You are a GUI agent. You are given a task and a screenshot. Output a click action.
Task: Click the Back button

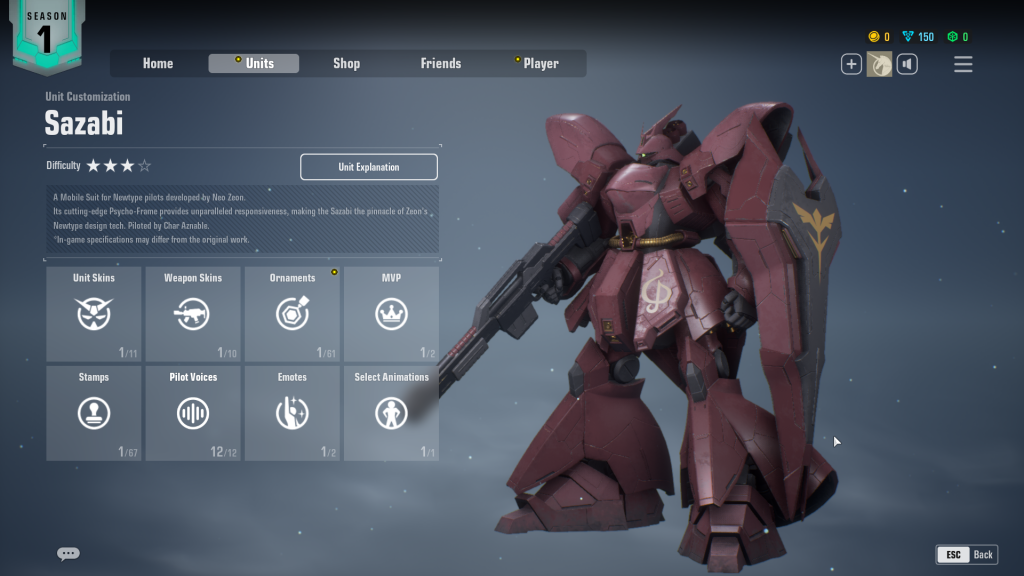966,554
